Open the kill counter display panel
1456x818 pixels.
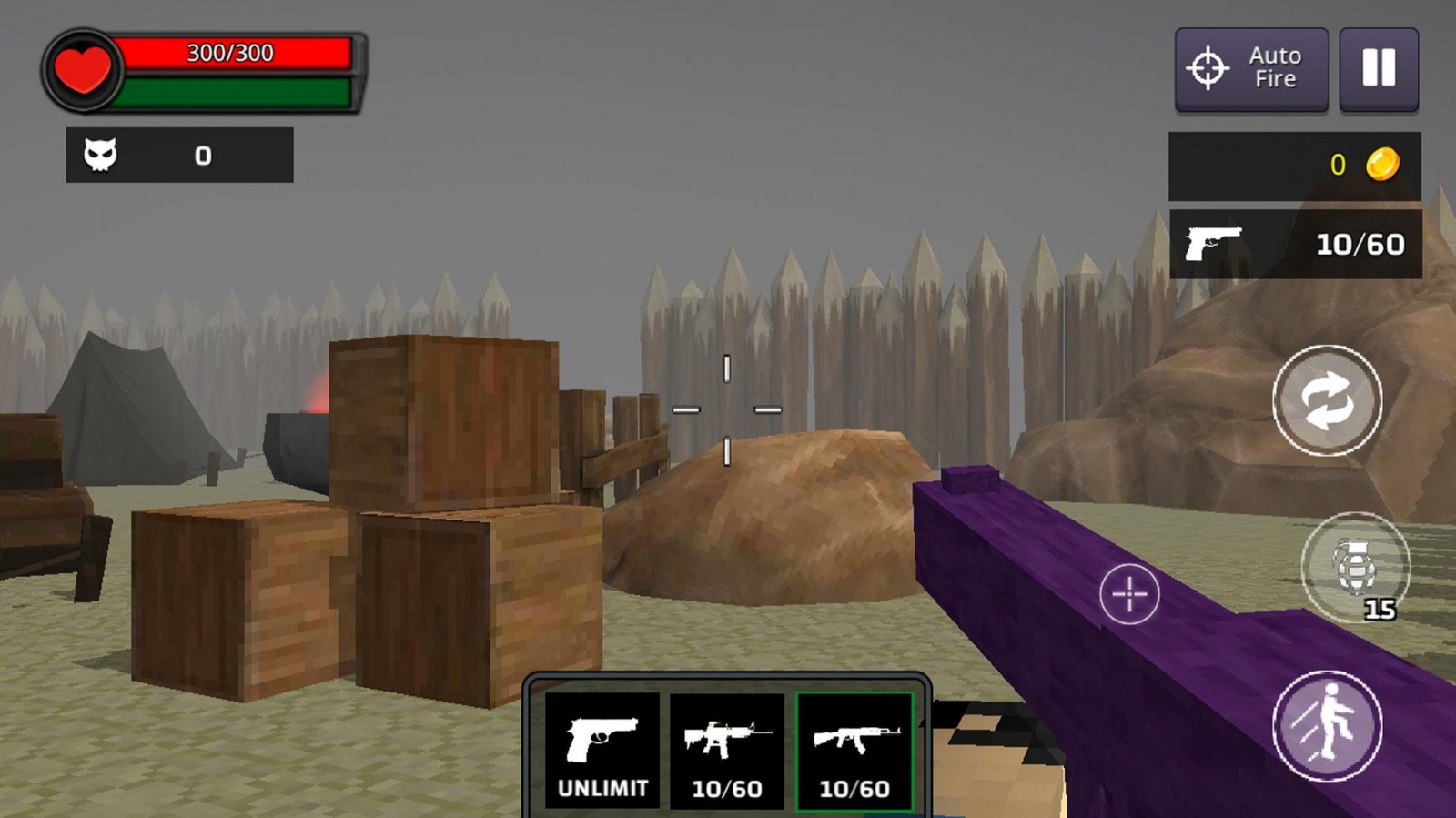pos(179,155)
